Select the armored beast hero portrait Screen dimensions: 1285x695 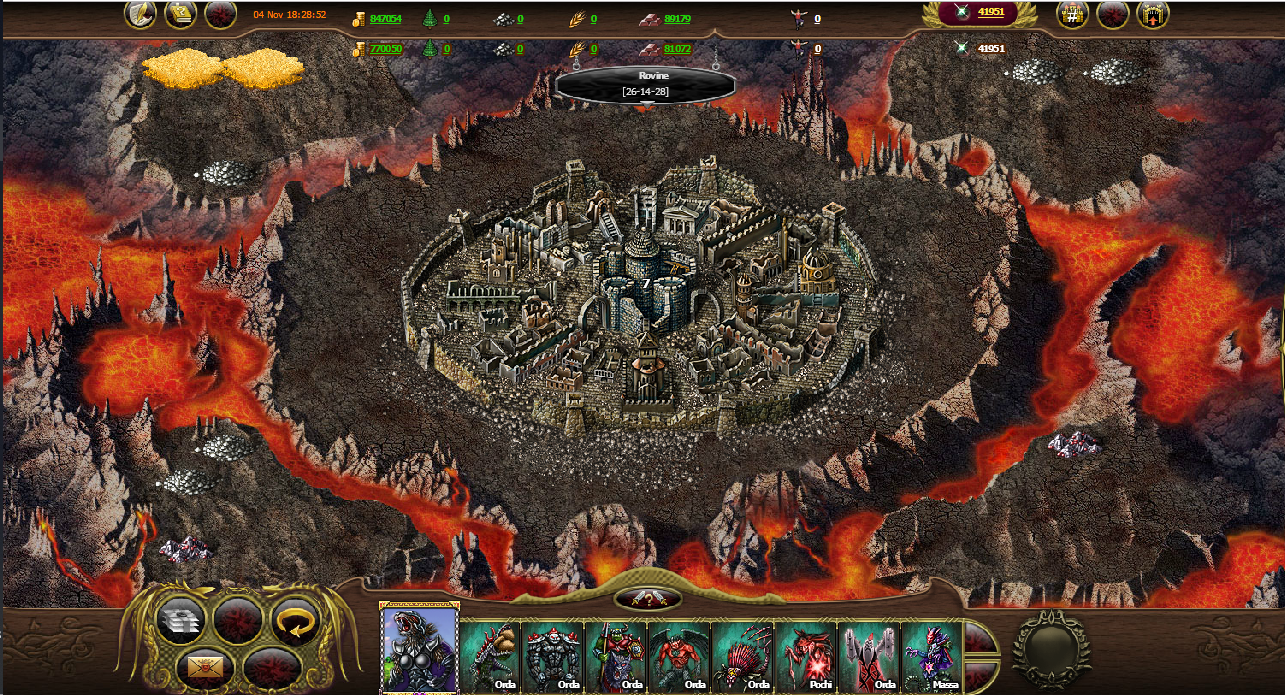point(420,648)
